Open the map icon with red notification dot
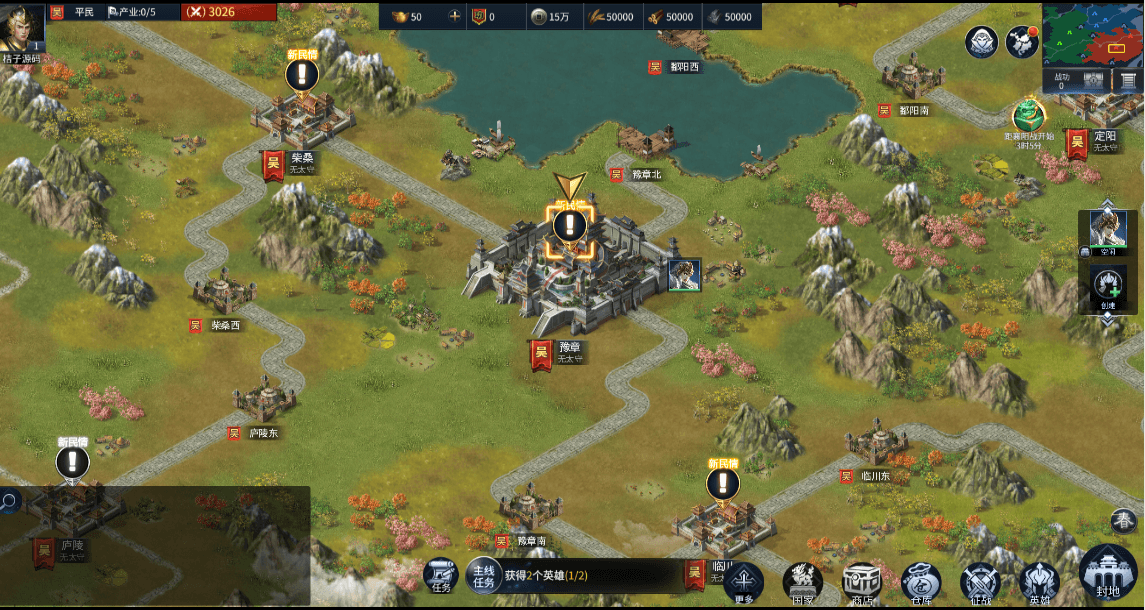 1021,42
